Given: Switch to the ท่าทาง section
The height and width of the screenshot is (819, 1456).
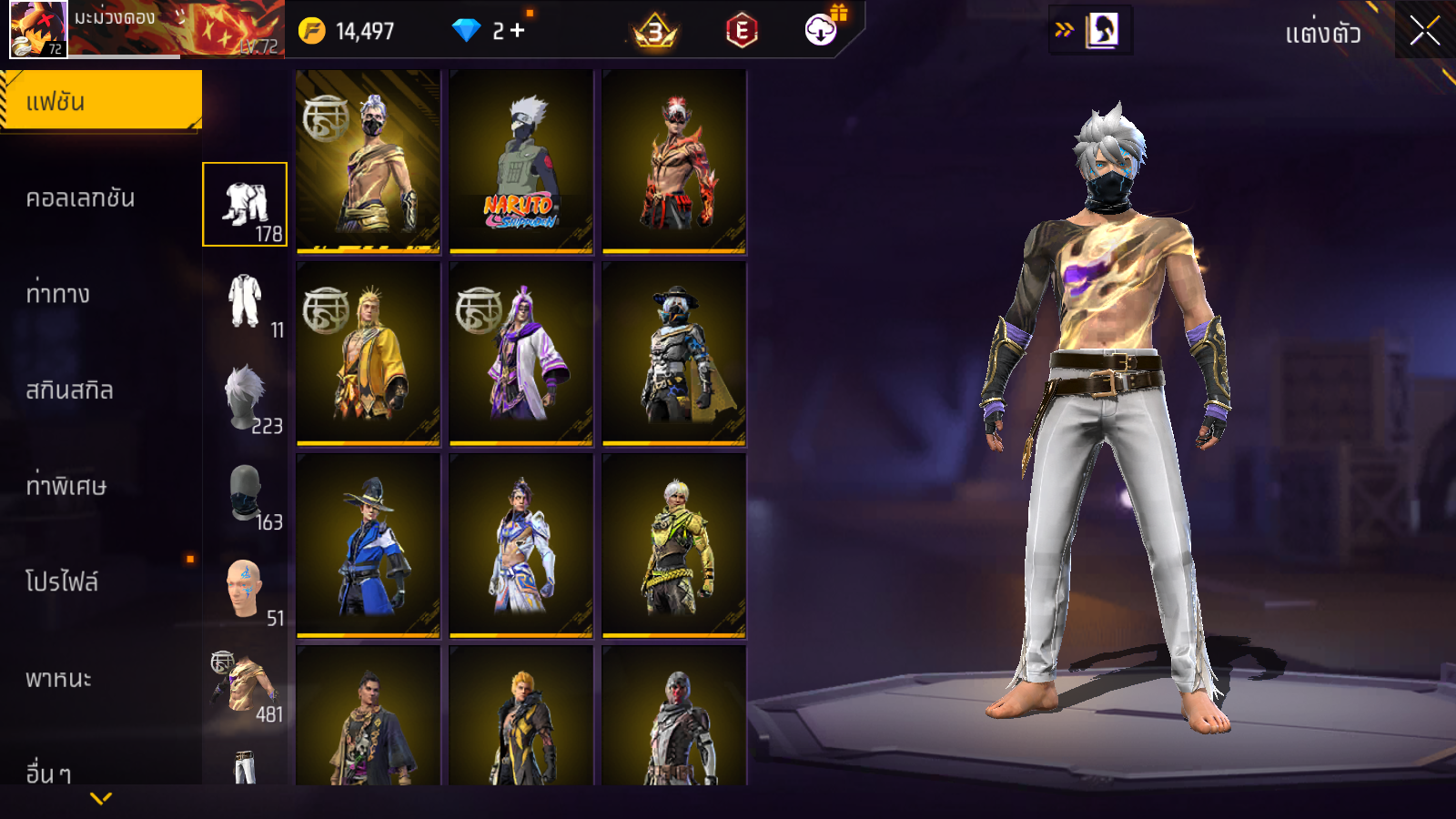Looking at the screenshot, I should (x=58, y=294).
